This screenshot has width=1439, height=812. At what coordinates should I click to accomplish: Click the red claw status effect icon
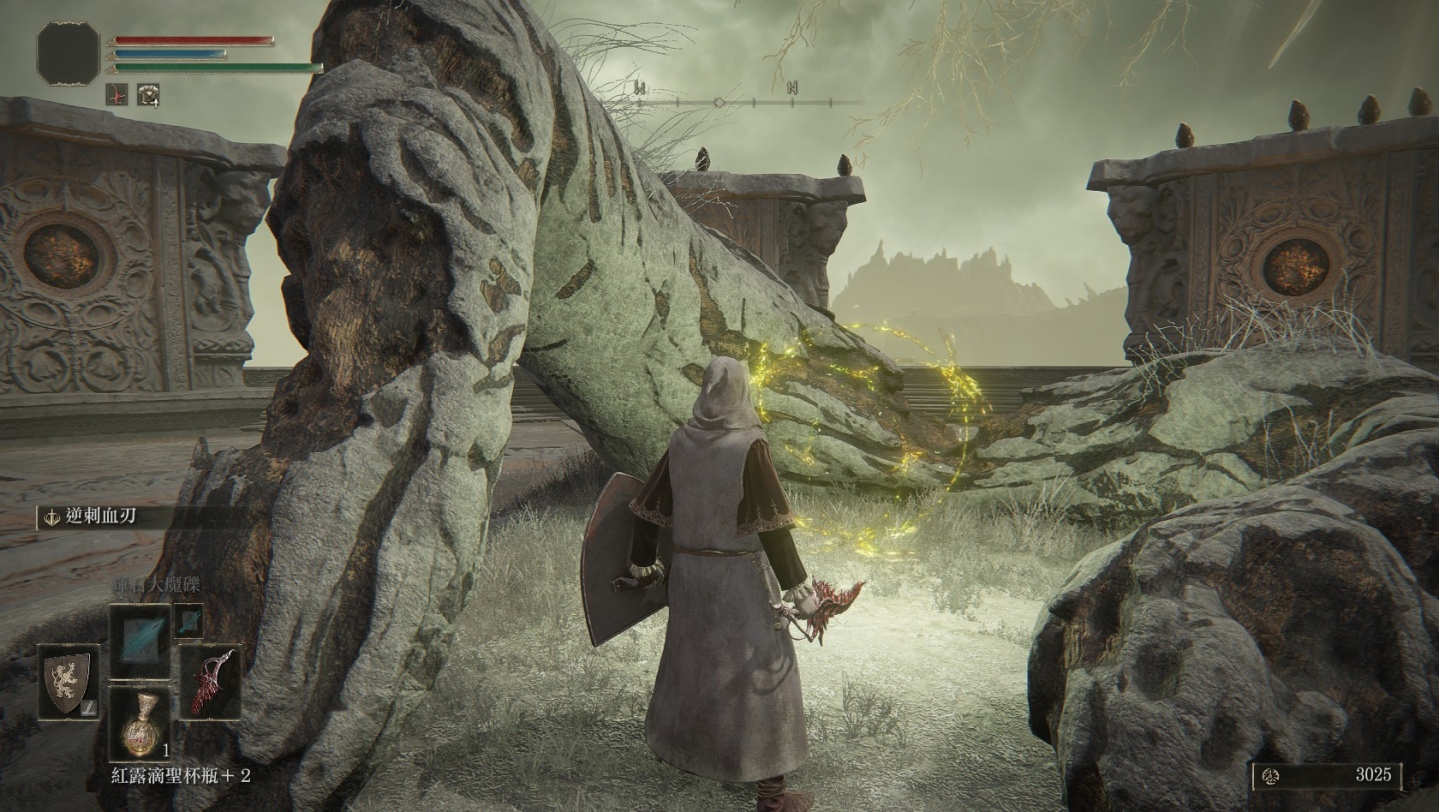(x=117, y=94)
